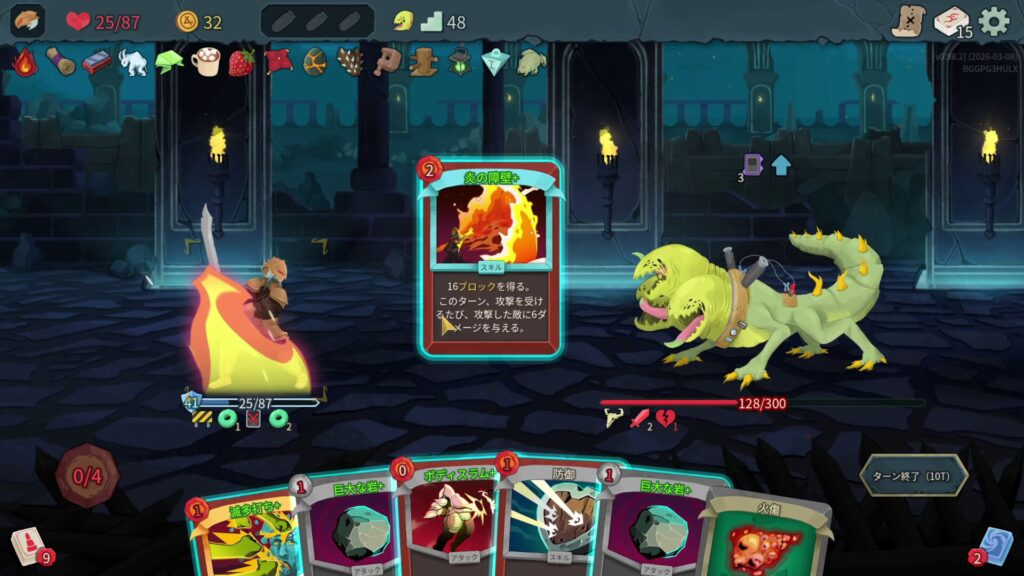The width and height of the screenshot is (1024, 576).
Task: Click the character portrait in the top bar
Action: [x=28, y=21]
